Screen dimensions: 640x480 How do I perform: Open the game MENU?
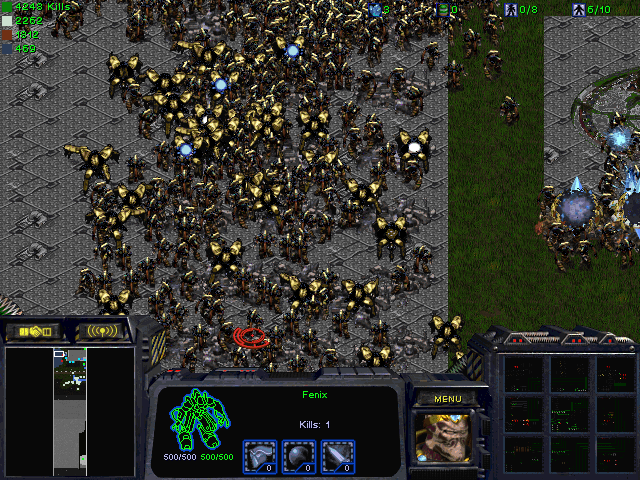447,398
